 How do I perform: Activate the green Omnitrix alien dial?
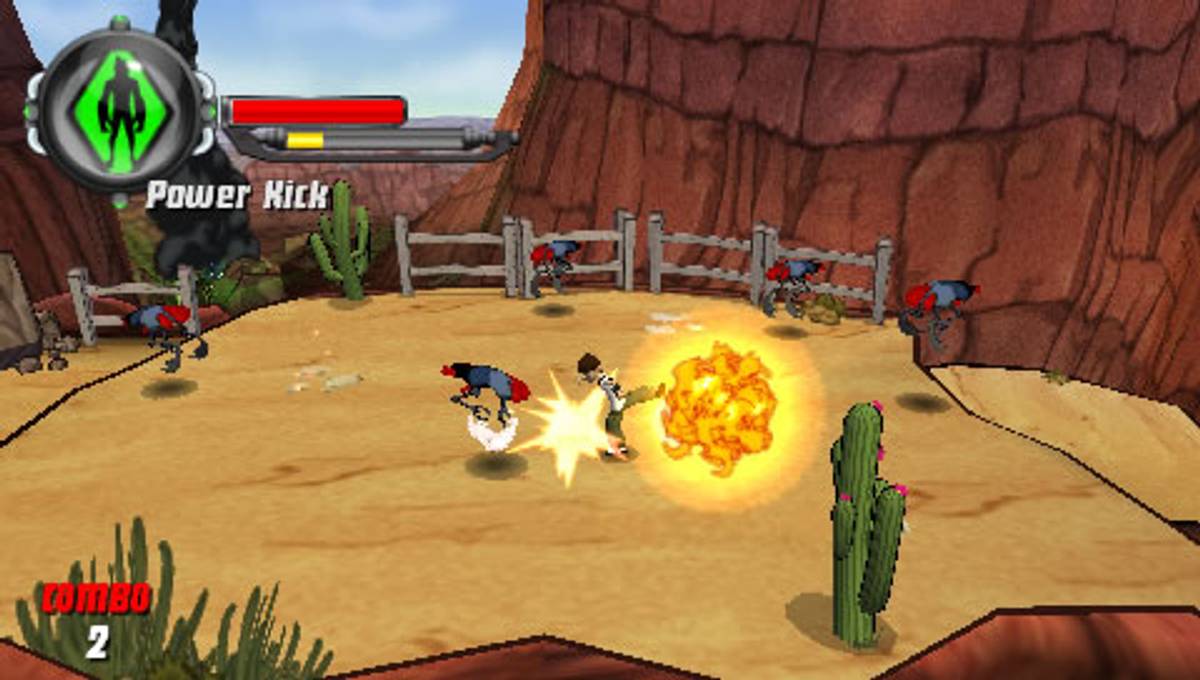[x=120, y=108]
